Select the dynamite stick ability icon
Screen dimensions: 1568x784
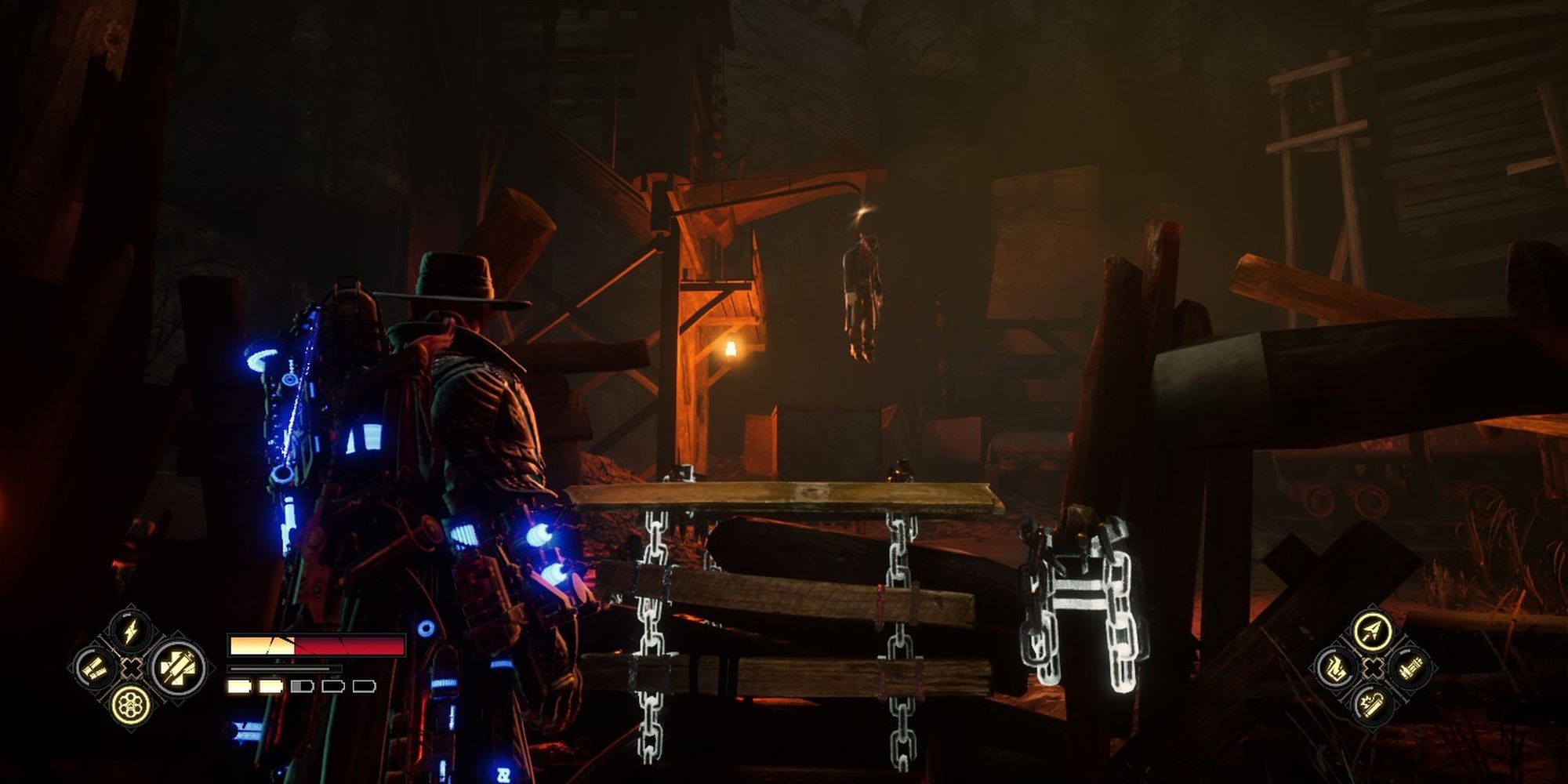[x=1371, y=705]
